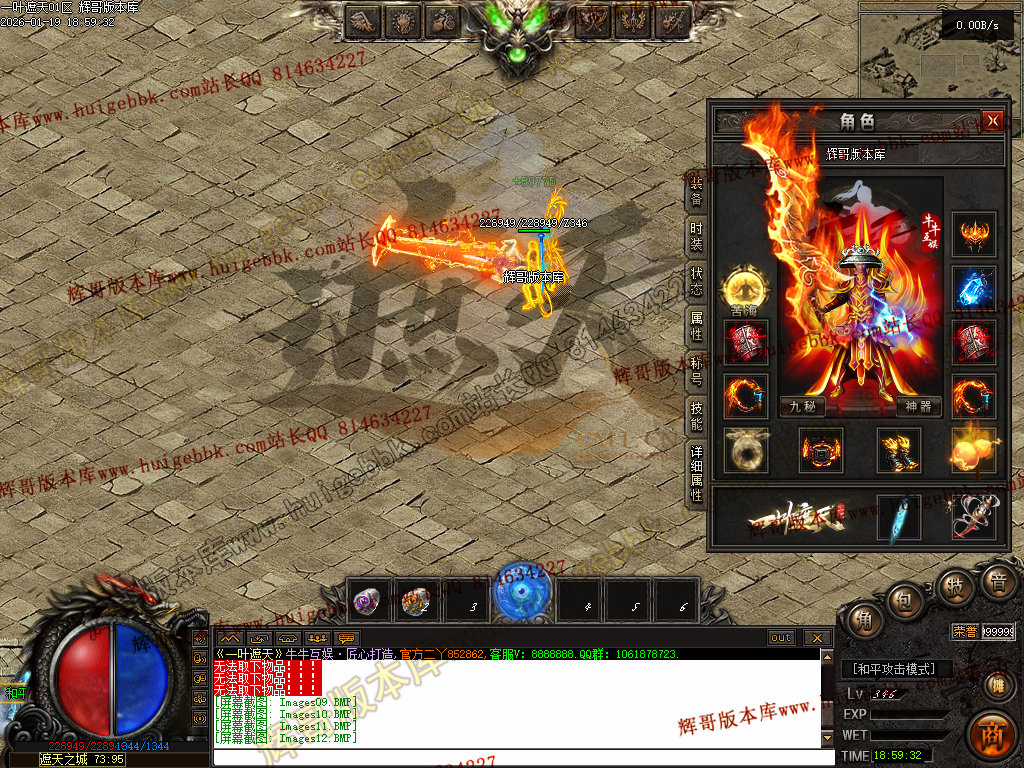Screen dimensions: 1024x768
Task: Close the chat window with X
Action: (x=817, y=638)
